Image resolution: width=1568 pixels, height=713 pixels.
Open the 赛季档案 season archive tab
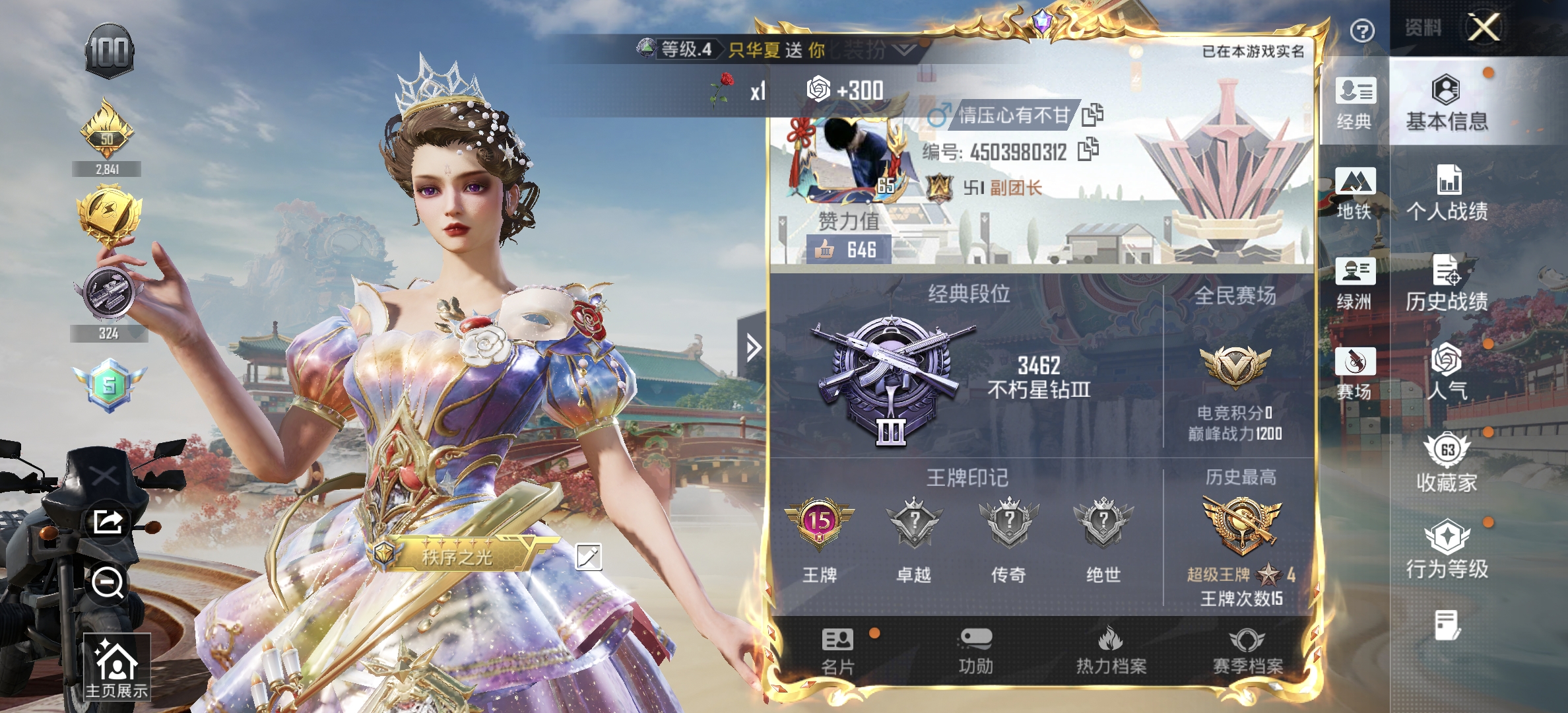point(1247,651)
